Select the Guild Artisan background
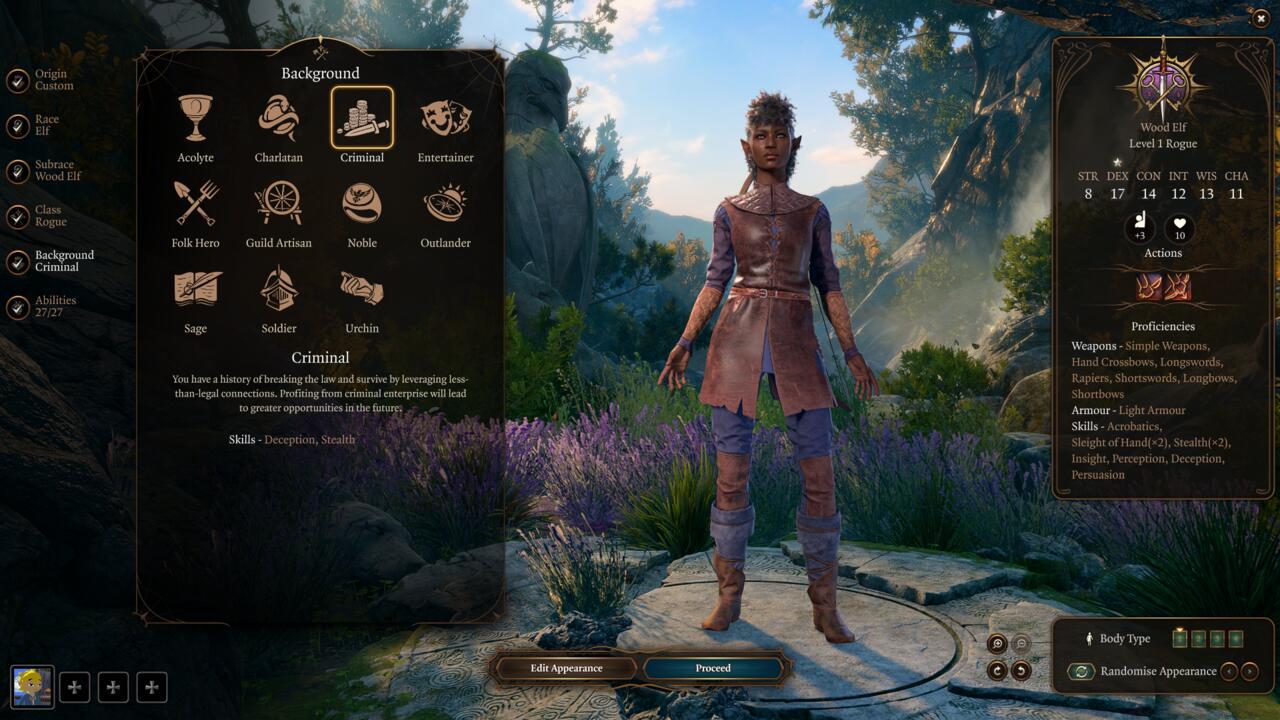This screenshot has width=1280, height=720. pos(278,201)
